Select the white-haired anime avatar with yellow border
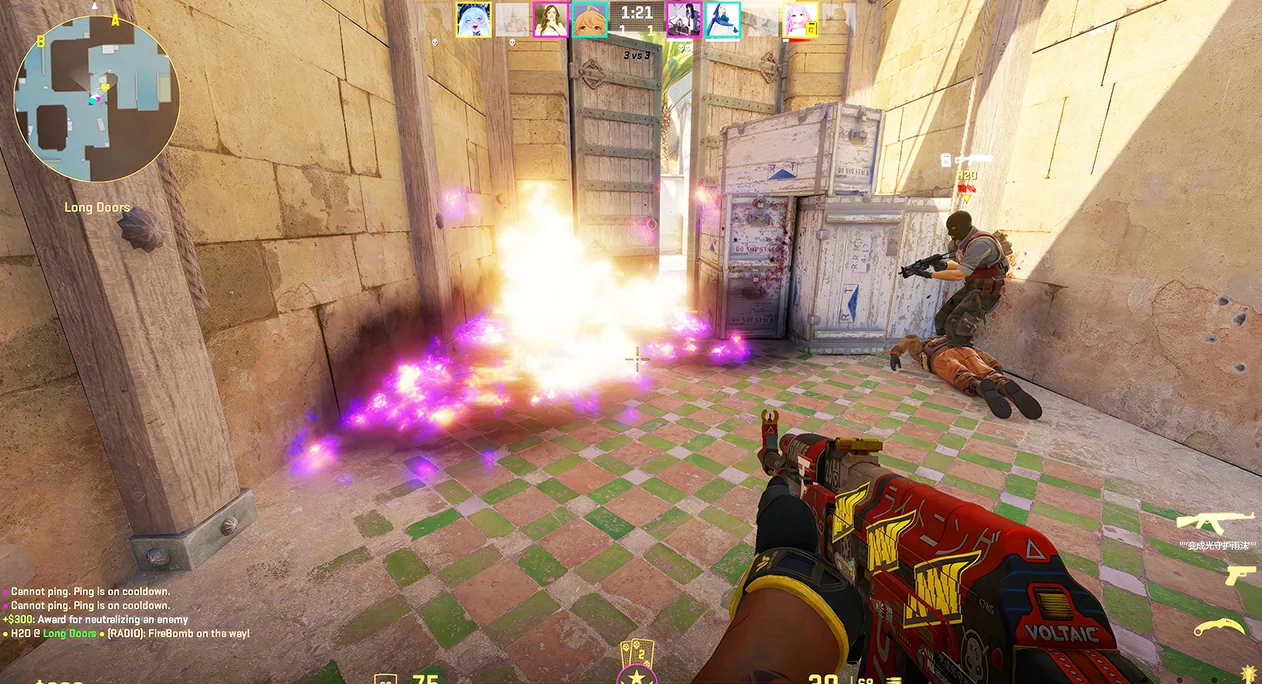This screenshot has height=684, width=1262. (x=473, y=19)
